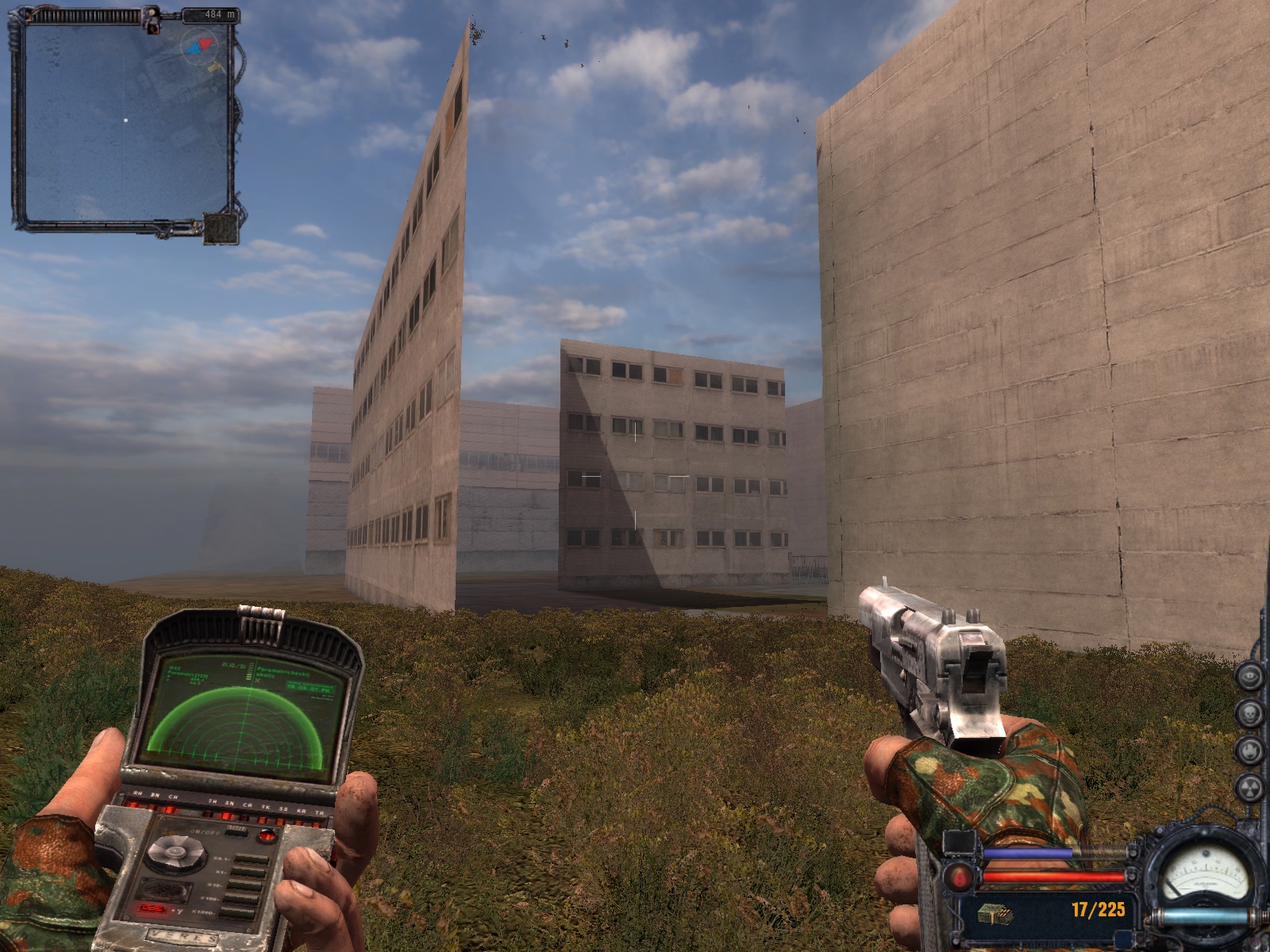Select the eye status indicator icon
Image resolution: width=1270 pixels, height=952 pixels.
[1250, 677]
